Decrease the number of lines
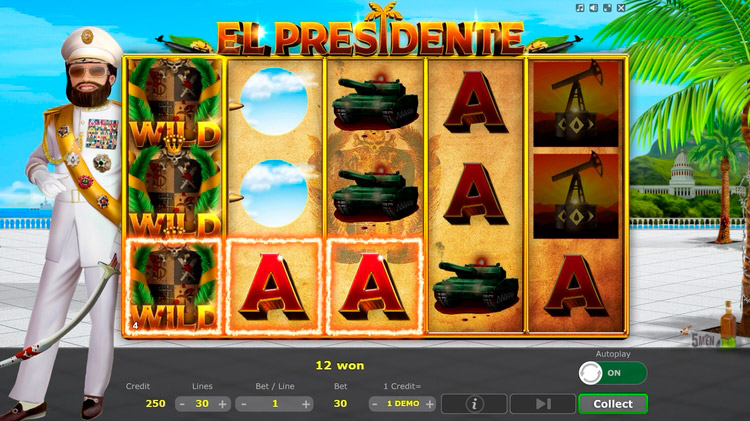The image size is (750, 421). coord(182,404)
